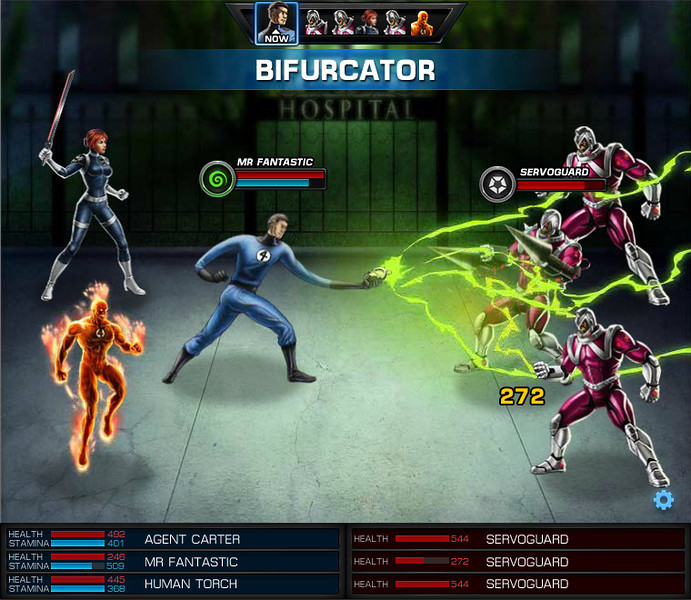Select Mr Fantastic's NOW turn portrait
The image size is (691, 600).
275,22
